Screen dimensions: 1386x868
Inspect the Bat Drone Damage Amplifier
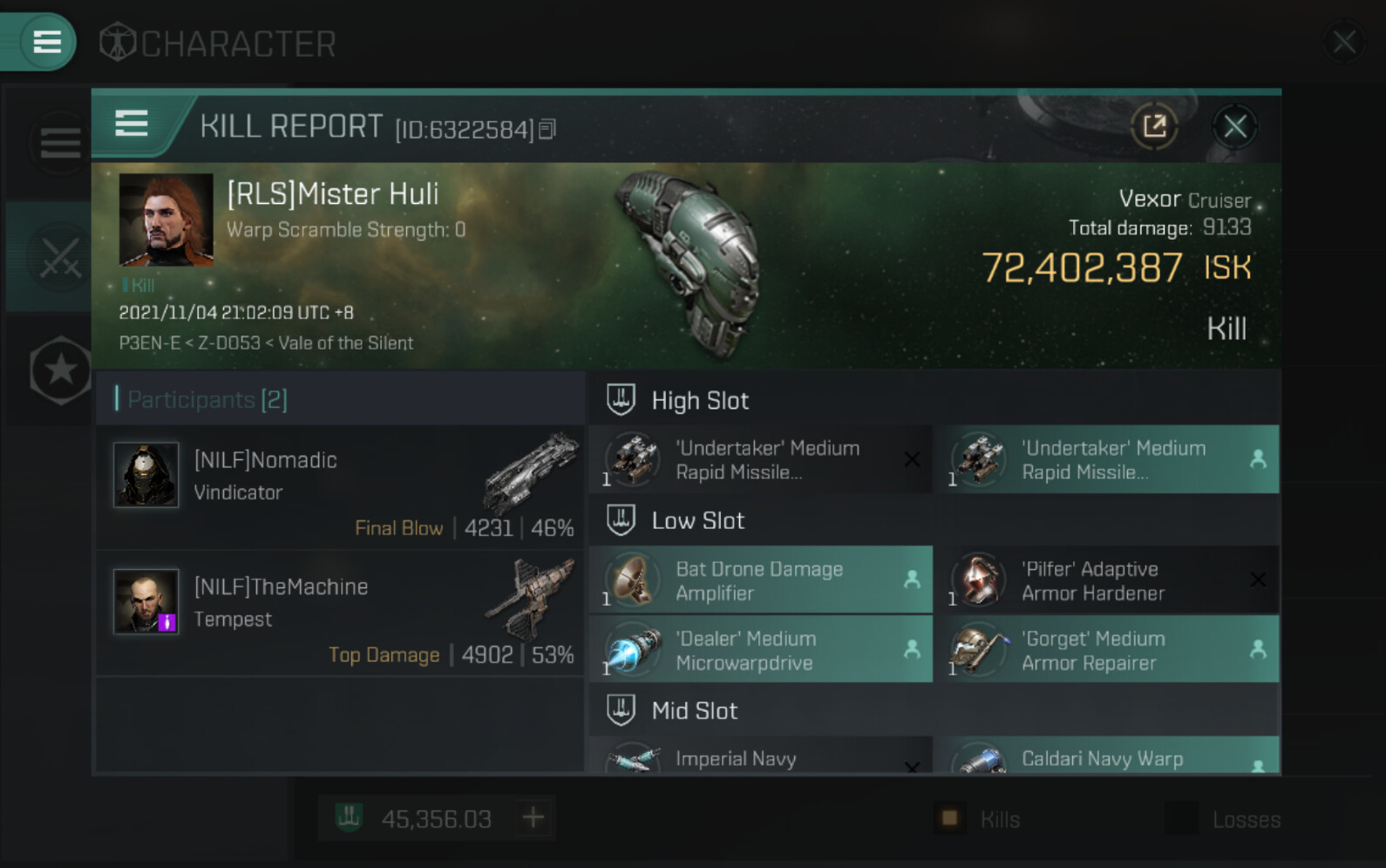[760, 580]
